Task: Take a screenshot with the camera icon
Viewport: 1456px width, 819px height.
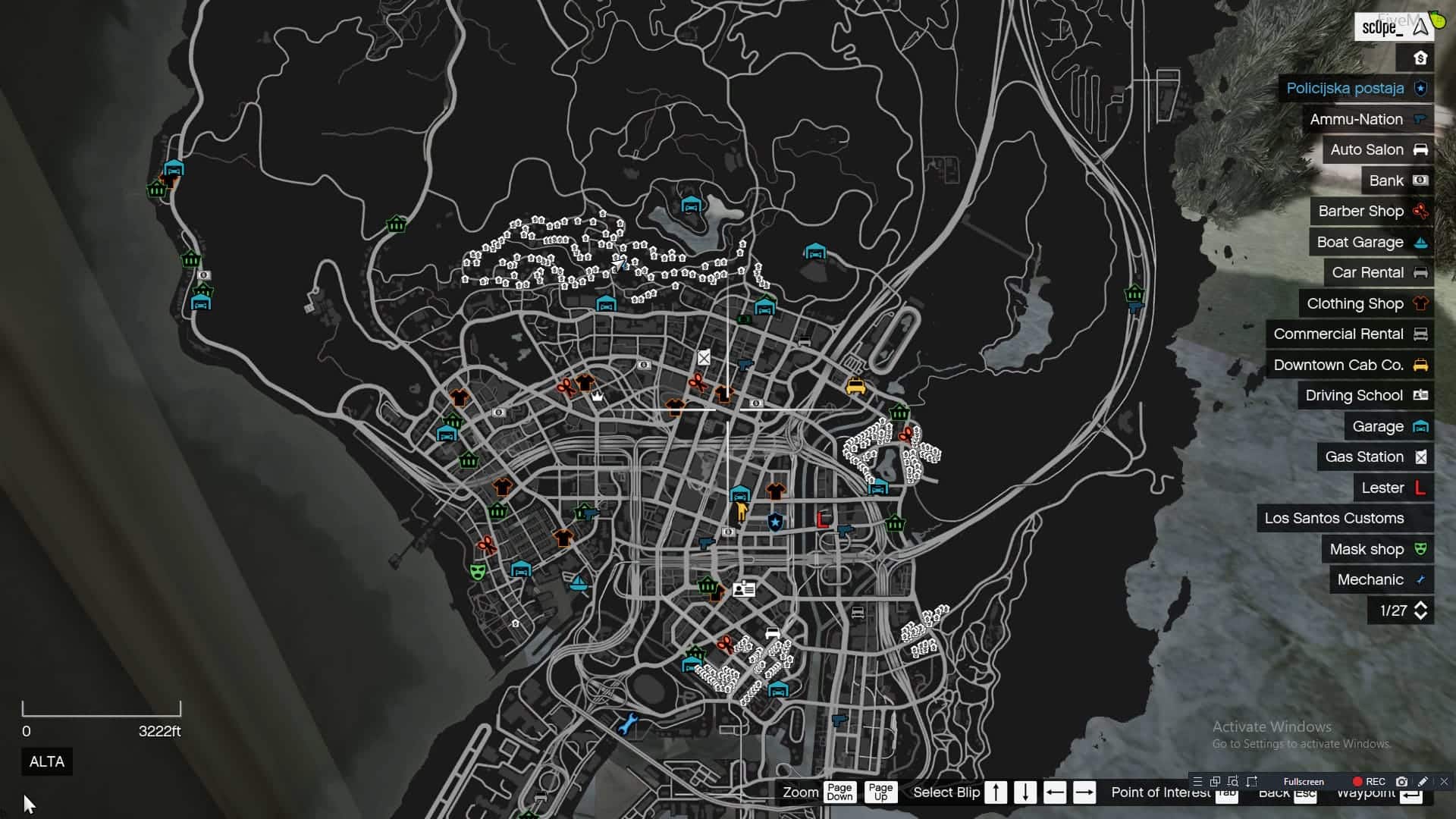Action: click(1403, 781)
